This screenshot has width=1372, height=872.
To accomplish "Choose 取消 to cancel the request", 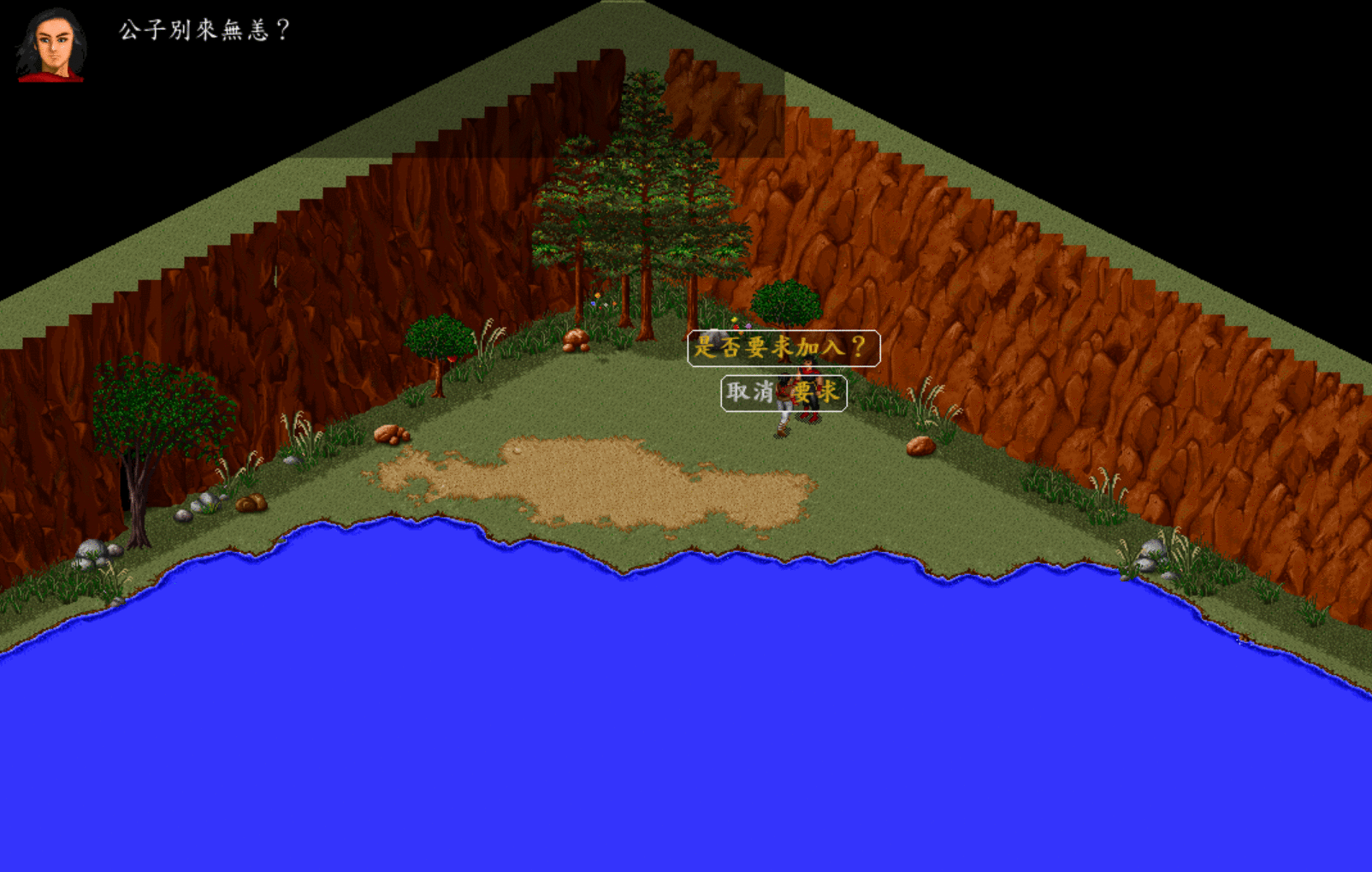I will coord(750,393).
